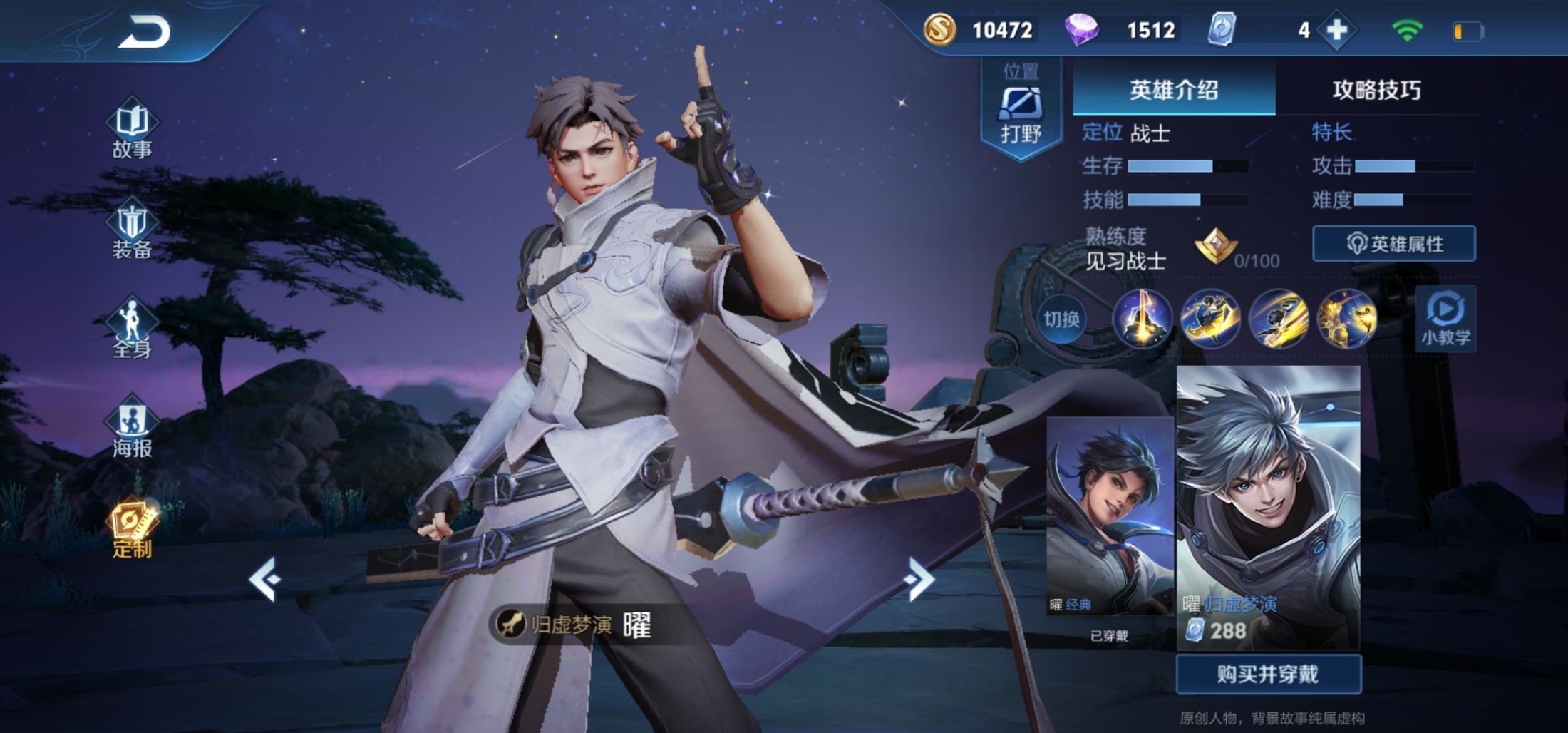Open the 装备 equipment page
The image size is (1568, 733).
(133, 230)
